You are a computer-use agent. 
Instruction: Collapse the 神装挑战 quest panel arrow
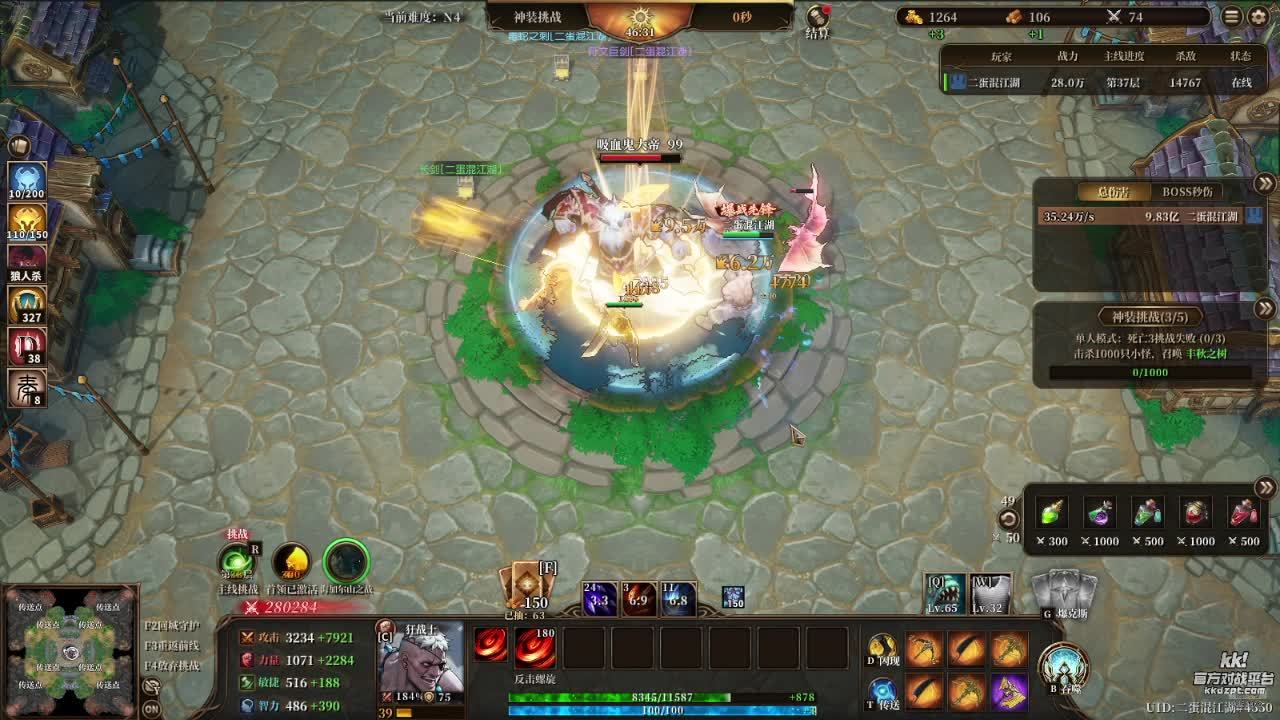(1265, 309)
